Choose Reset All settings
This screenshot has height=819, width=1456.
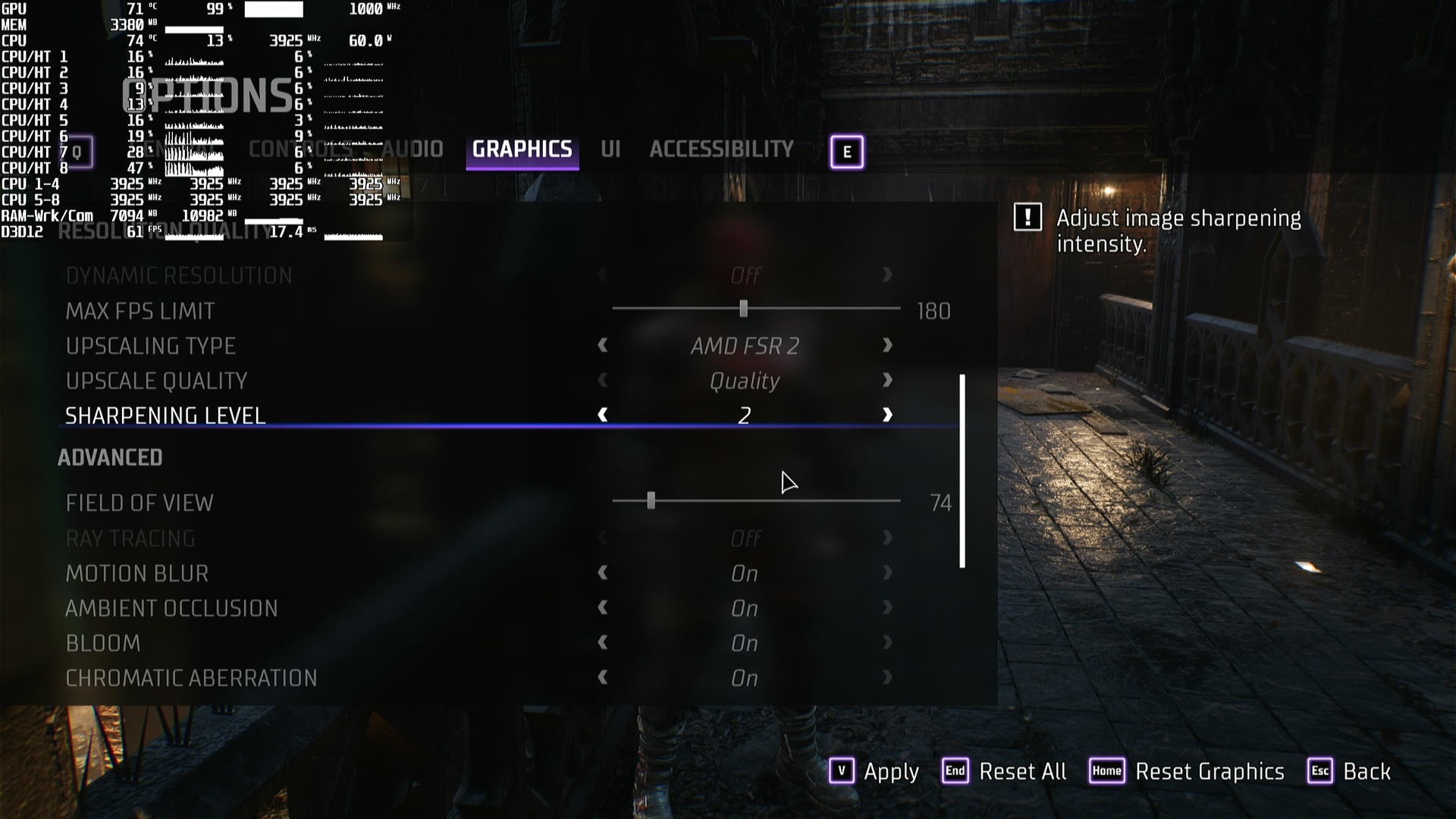coord(1004,771)
